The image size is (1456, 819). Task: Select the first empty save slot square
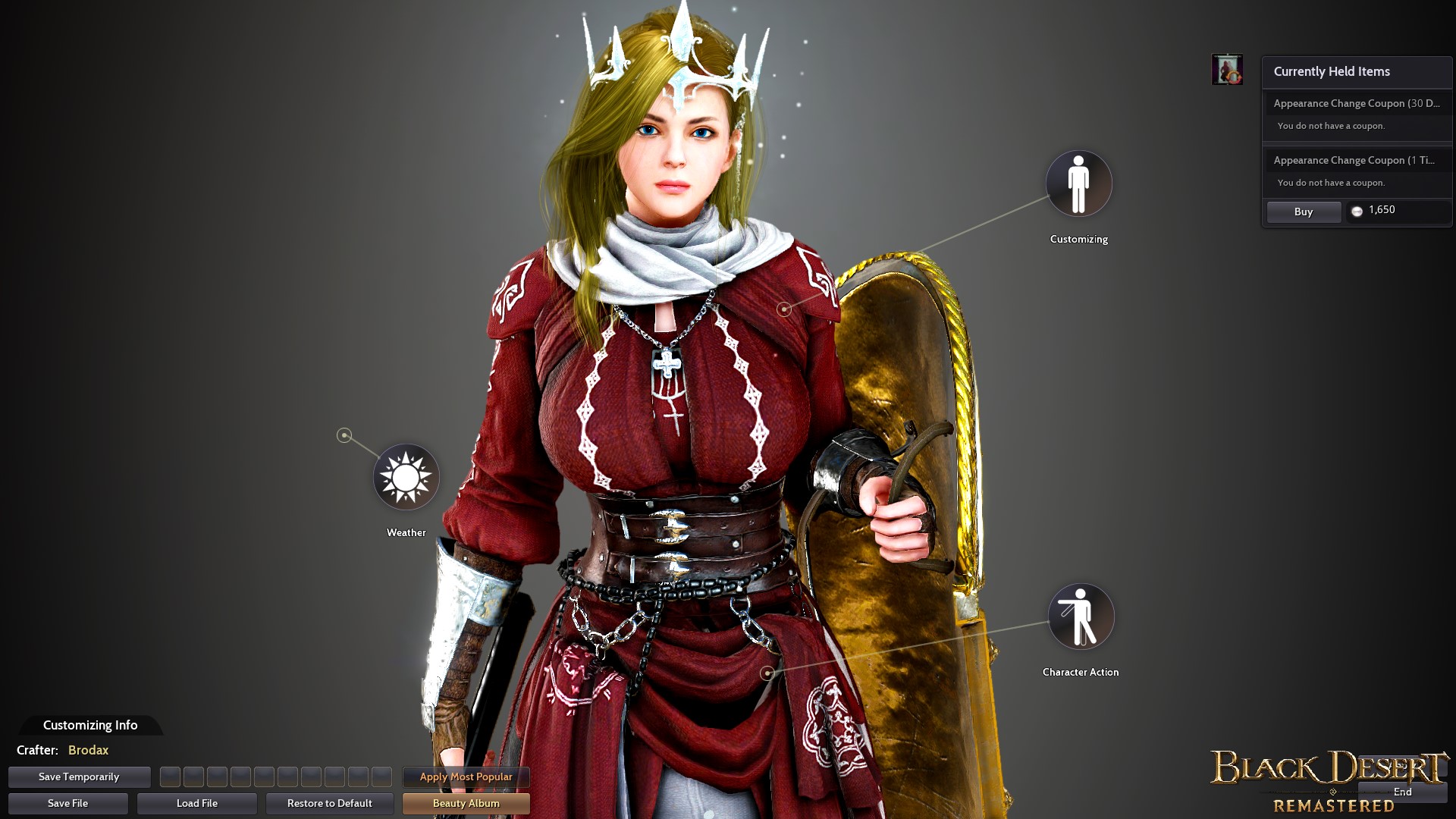coord(171,777)
